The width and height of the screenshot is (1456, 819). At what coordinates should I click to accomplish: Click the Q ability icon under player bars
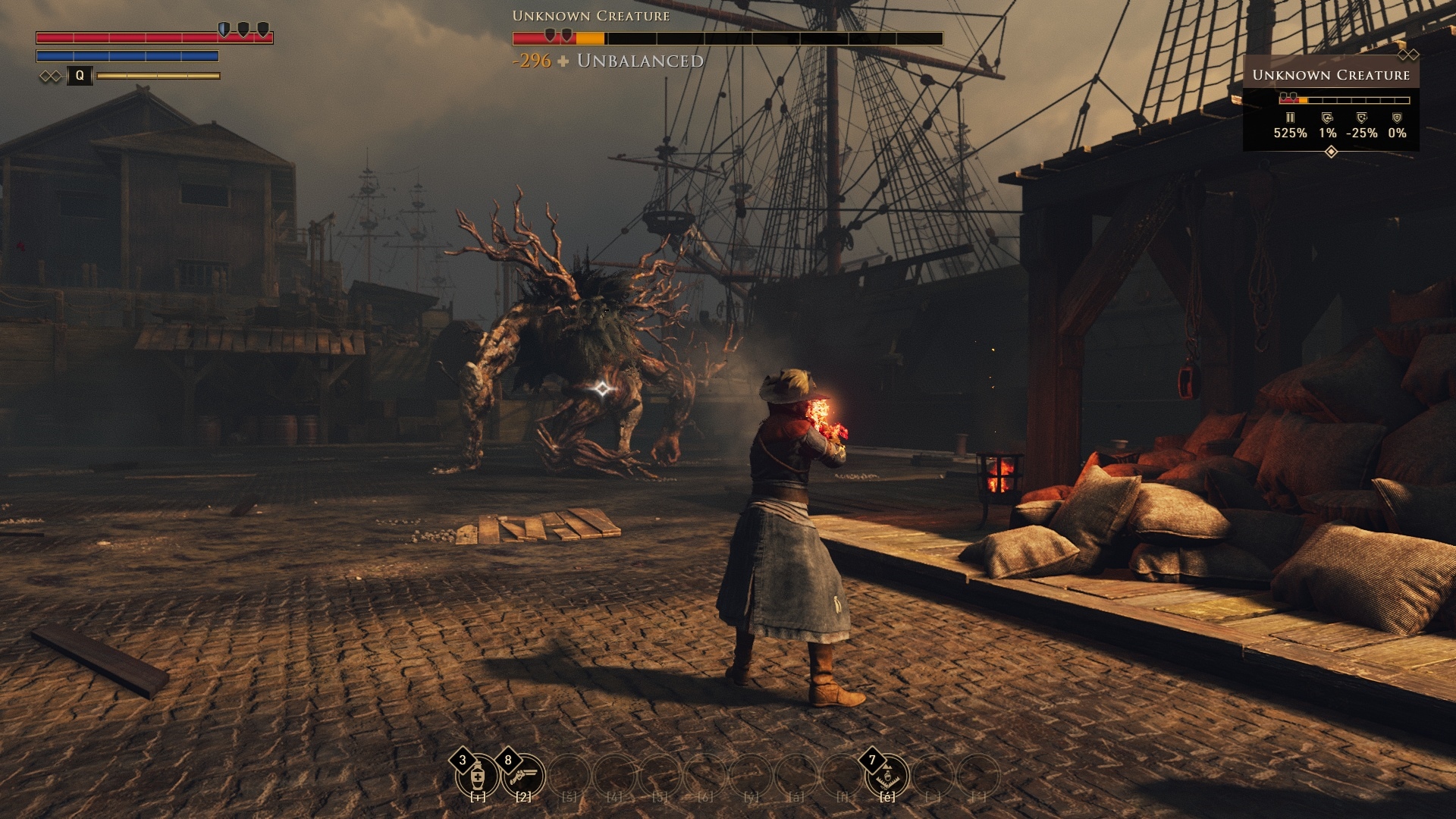(x=80, y=76)
